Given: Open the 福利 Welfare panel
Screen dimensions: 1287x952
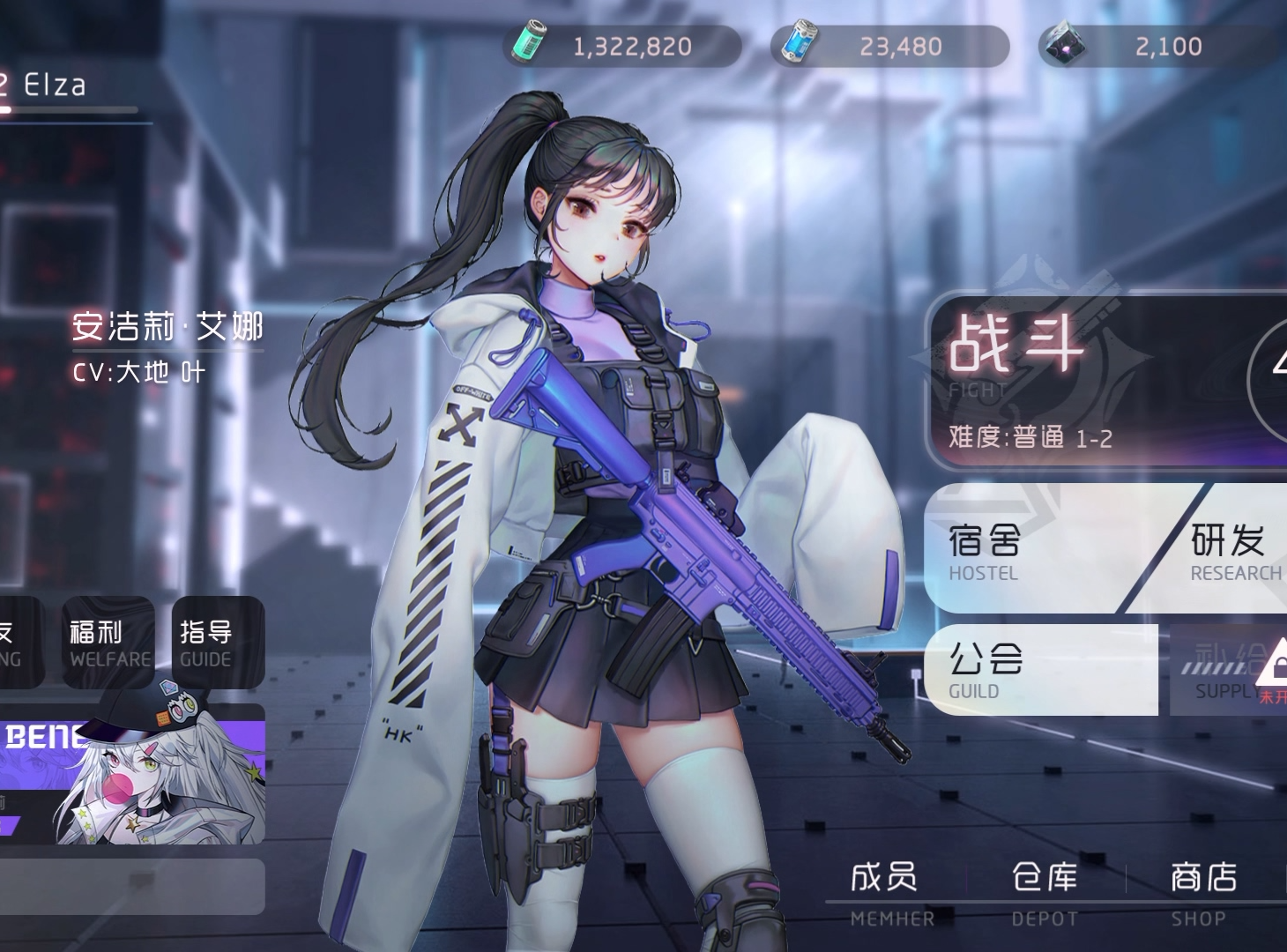Looking at the screenshot, I should tap(108, 643).
